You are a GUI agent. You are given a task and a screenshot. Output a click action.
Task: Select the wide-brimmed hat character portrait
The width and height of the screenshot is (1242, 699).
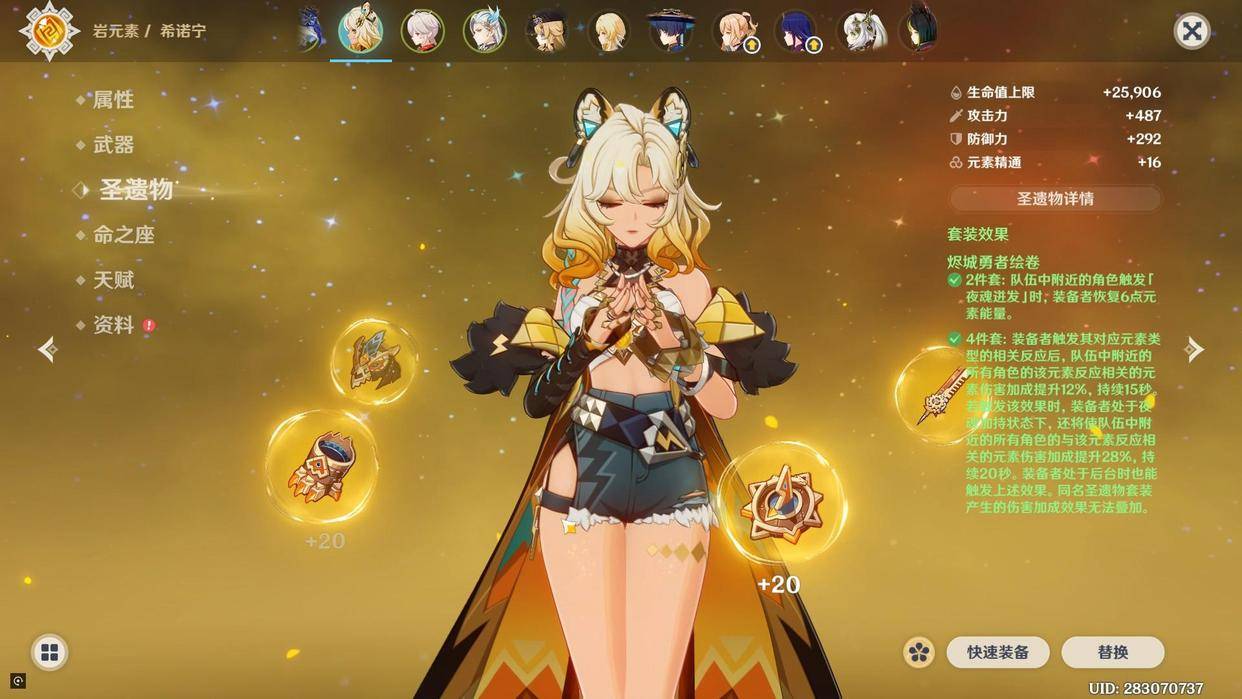pyautogui.click(x=670, y=31)
